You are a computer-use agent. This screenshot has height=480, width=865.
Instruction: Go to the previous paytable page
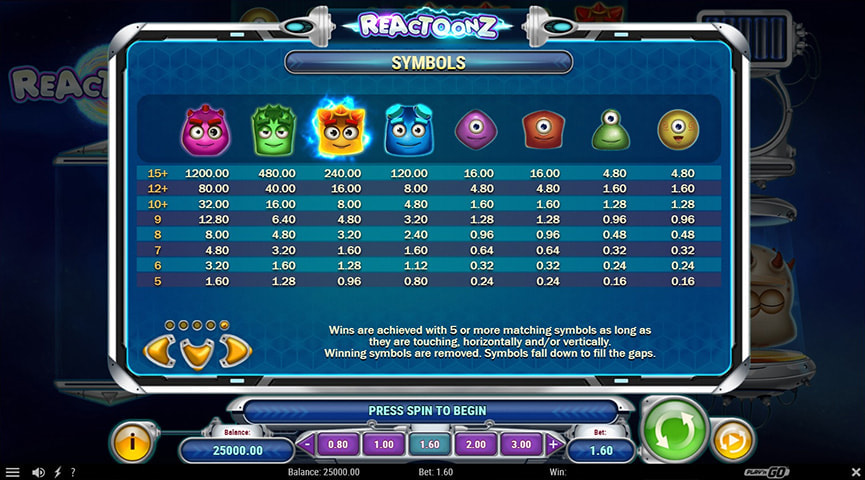click(158, 350)
